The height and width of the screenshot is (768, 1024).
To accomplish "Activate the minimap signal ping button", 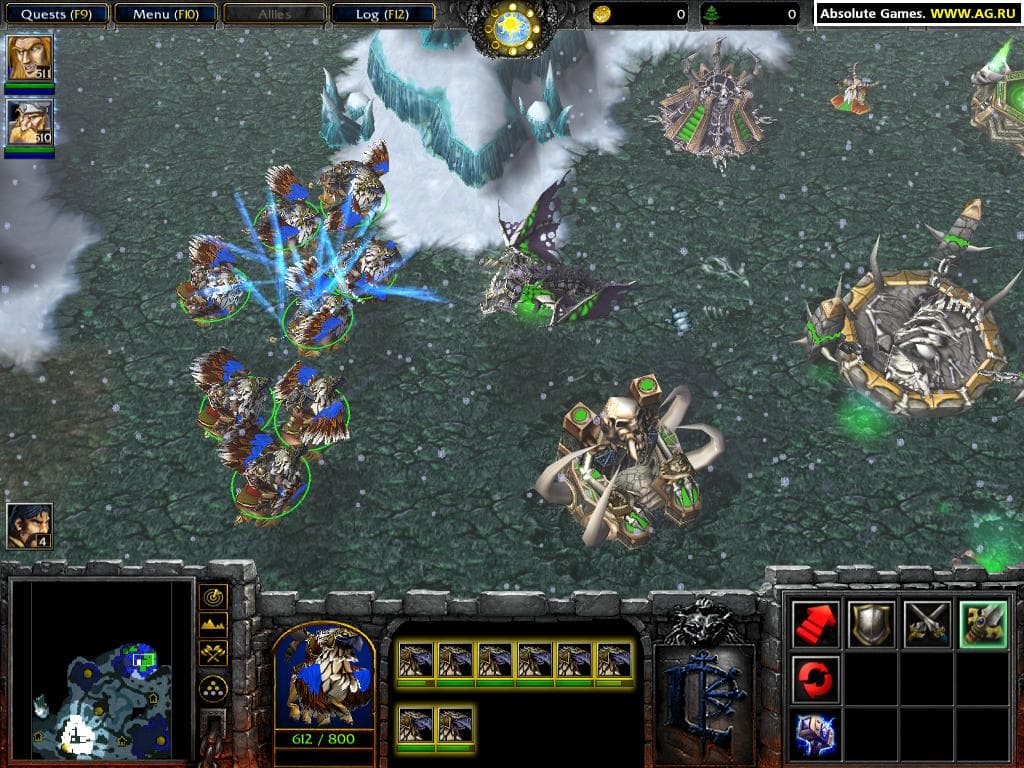I will pyautogui.click(x=214, y=598).
